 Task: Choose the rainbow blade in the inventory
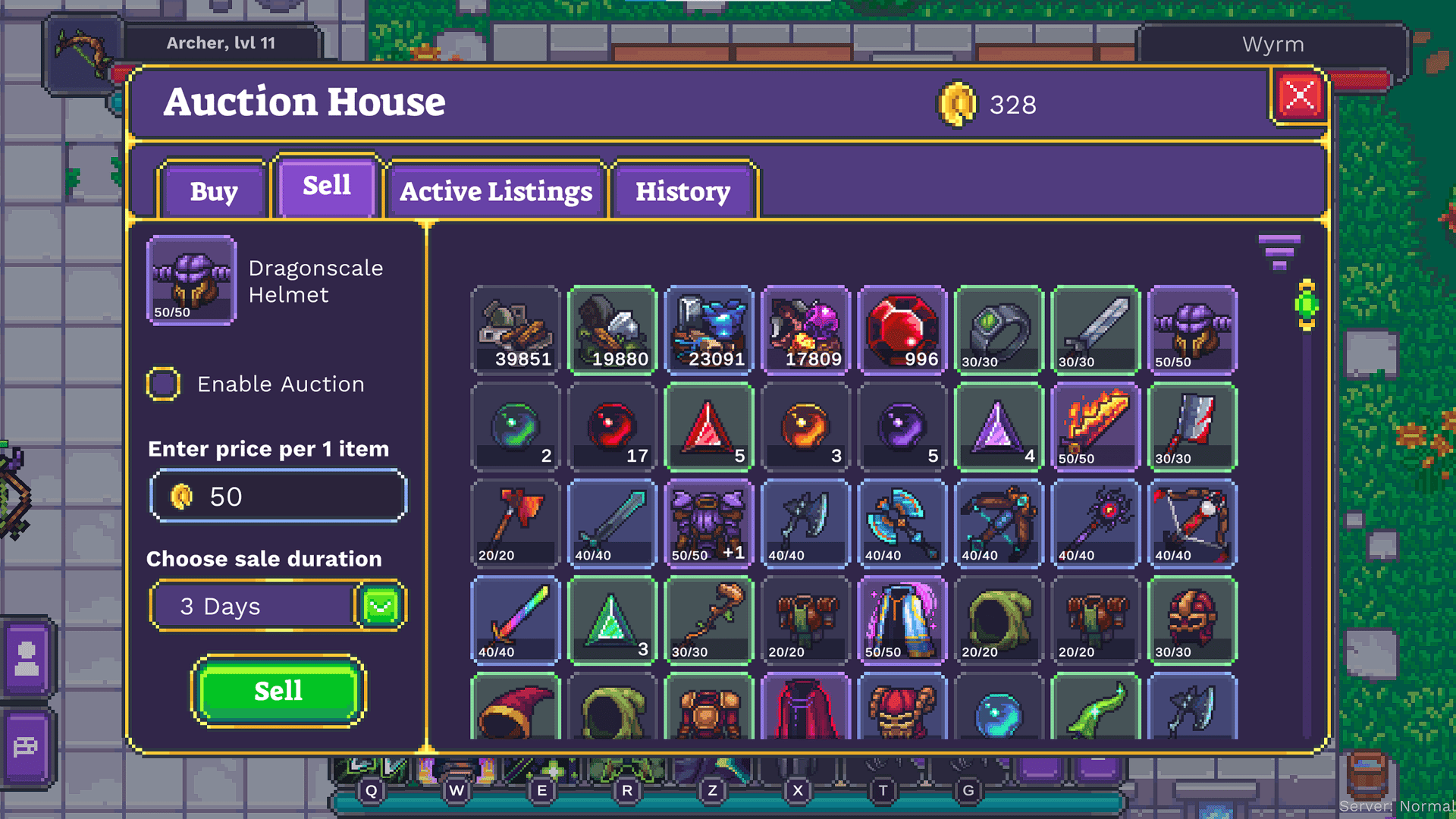[x=516, y=620]
